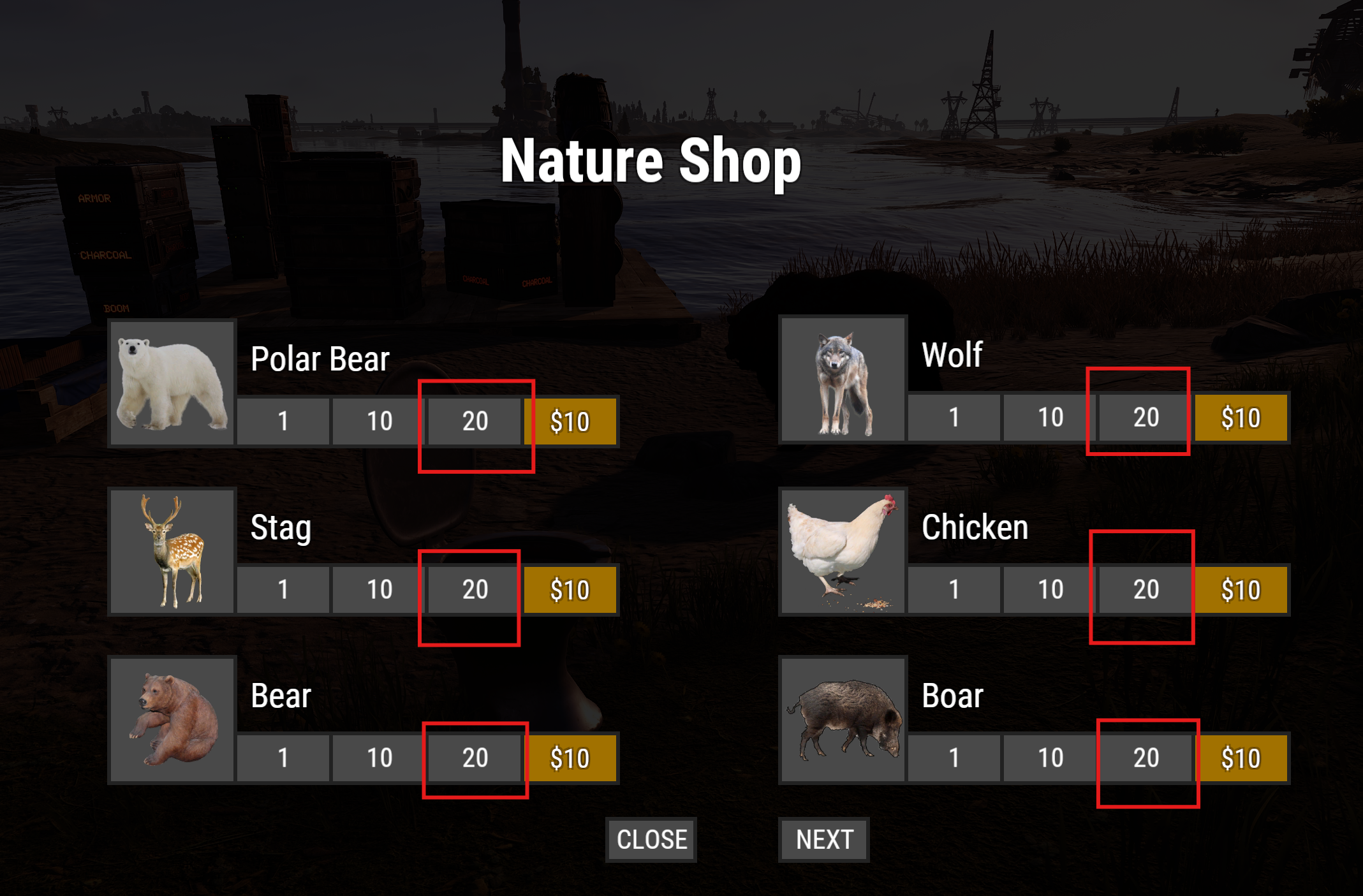Click the Bear $10 price button
1363x896 pixels.
tap(570, 758)
